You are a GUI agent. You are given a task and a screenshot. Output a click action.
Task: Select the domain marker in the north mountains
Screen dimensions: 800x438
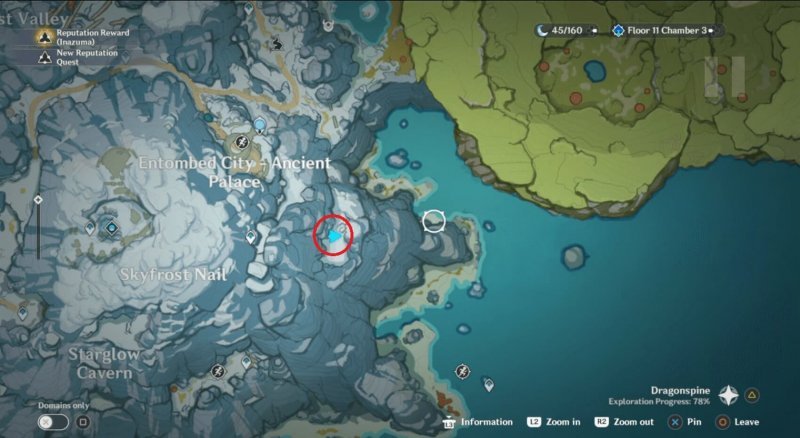point(277,44)
